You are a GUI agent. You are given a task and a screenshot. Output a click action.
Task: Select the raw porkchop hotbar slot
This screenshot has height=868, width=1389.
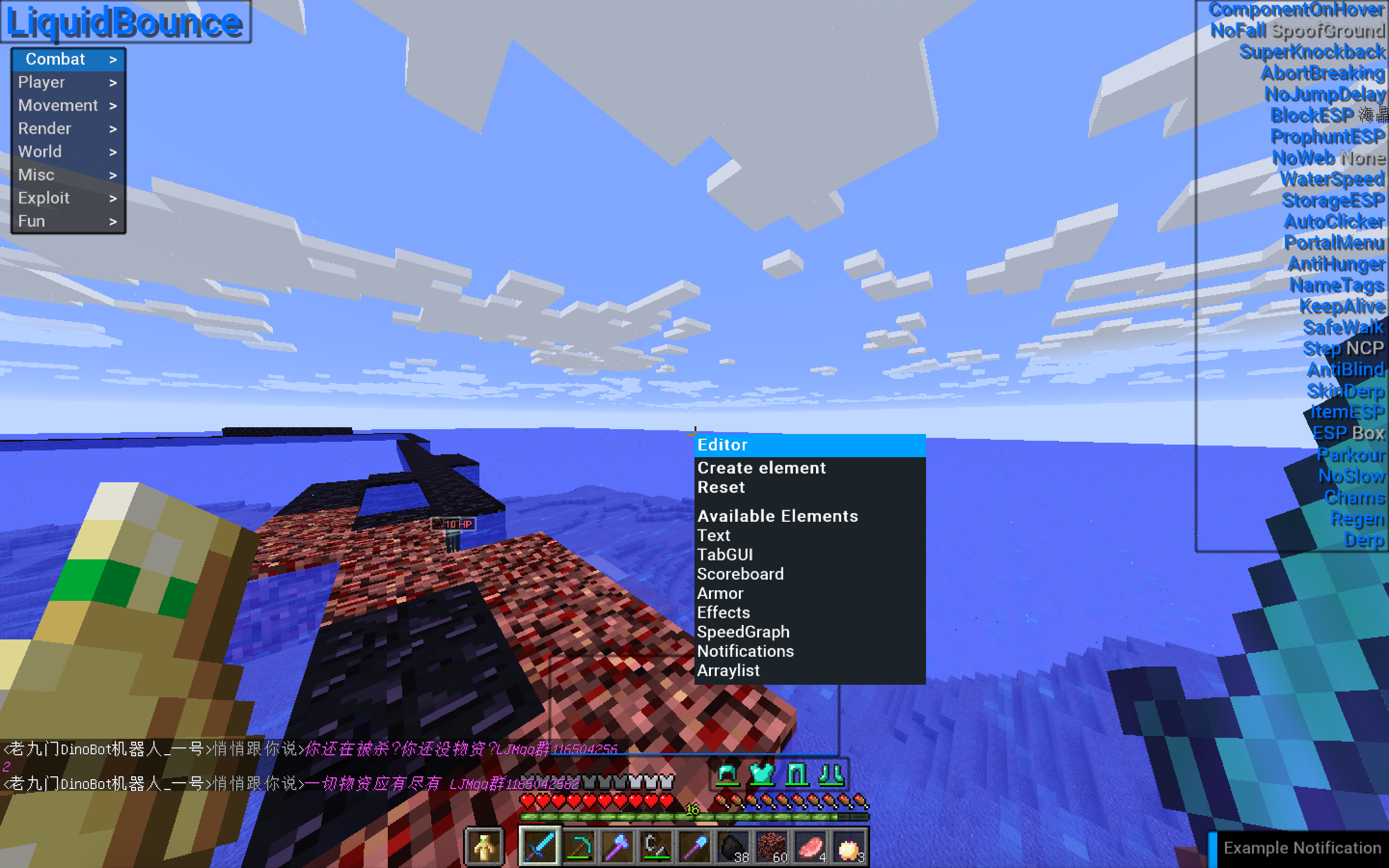coord(811,845)
